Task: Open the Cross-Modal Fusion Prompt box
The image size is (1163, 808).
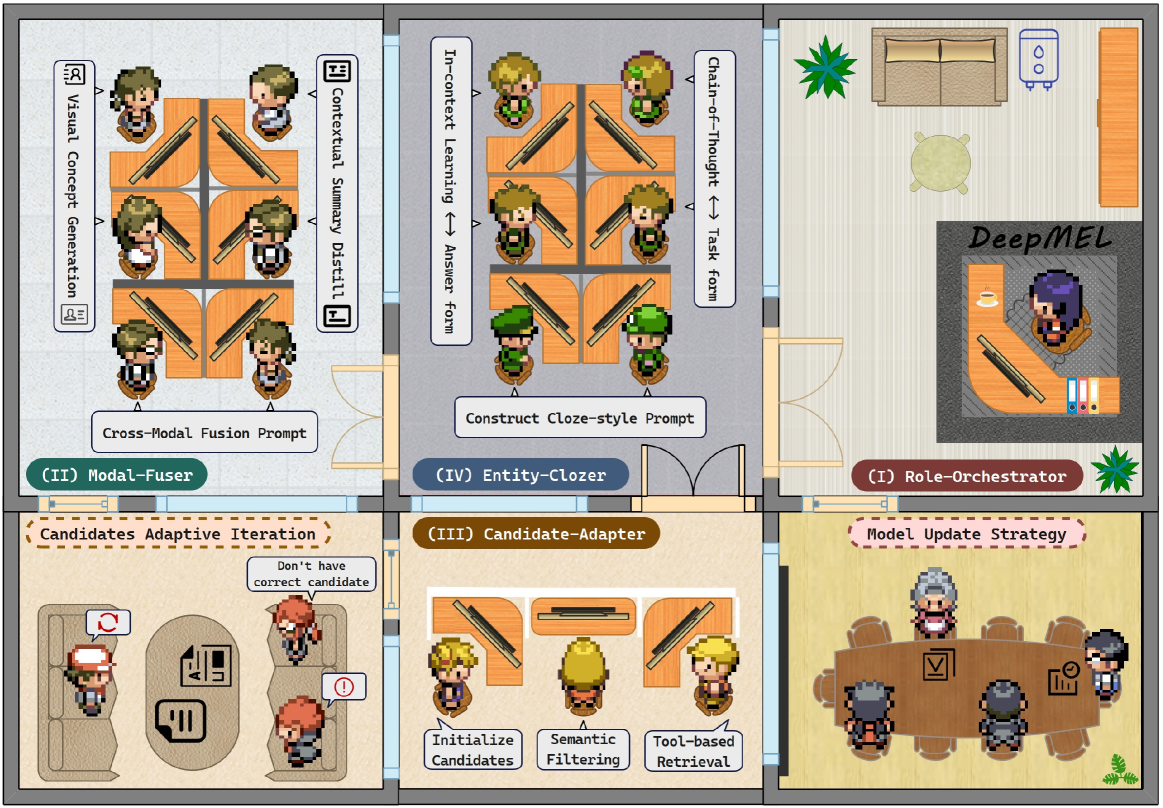Action: (204, 433)
